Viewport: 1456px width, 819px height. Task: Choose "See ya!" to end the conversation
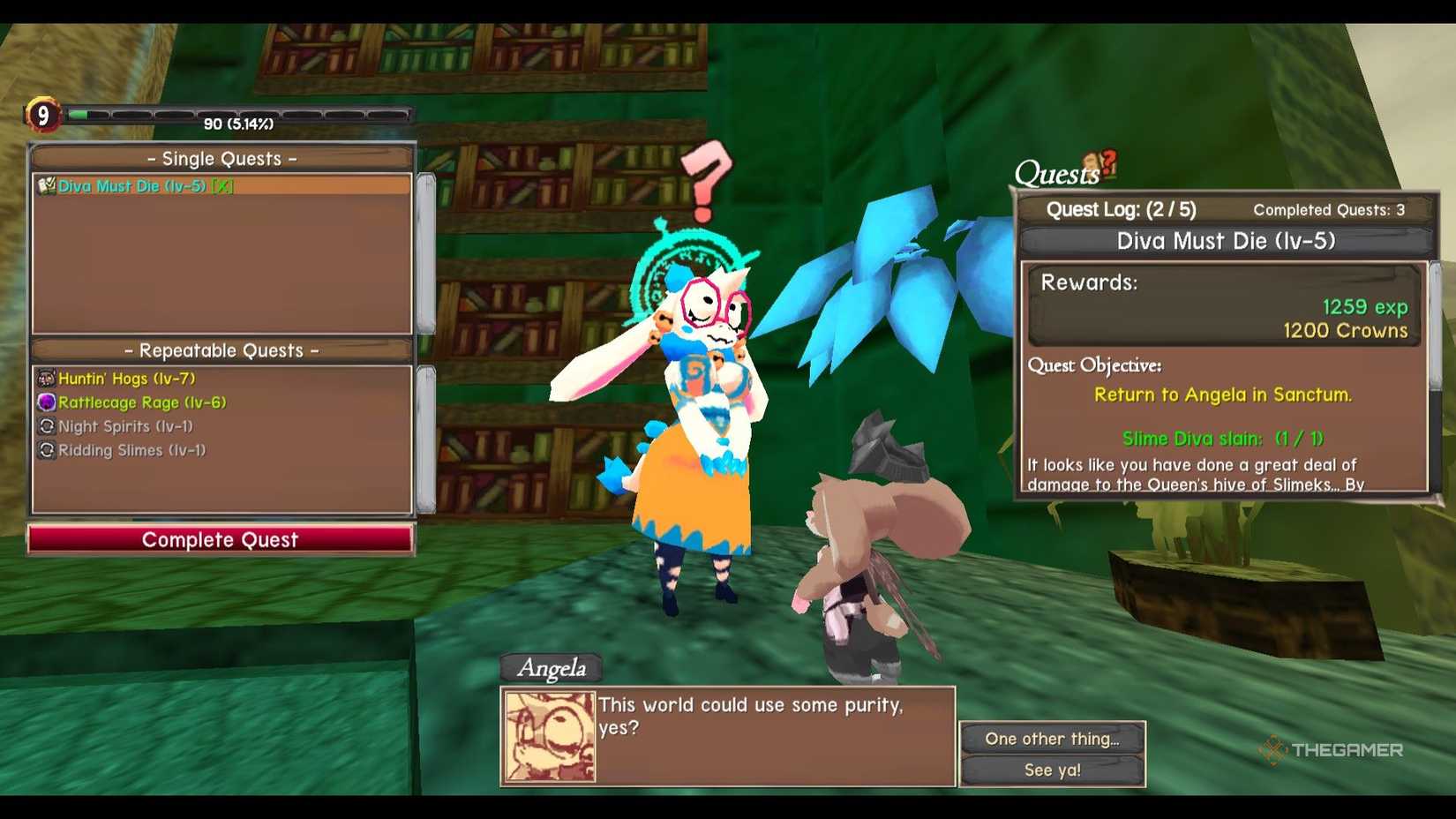[1053, 769]
